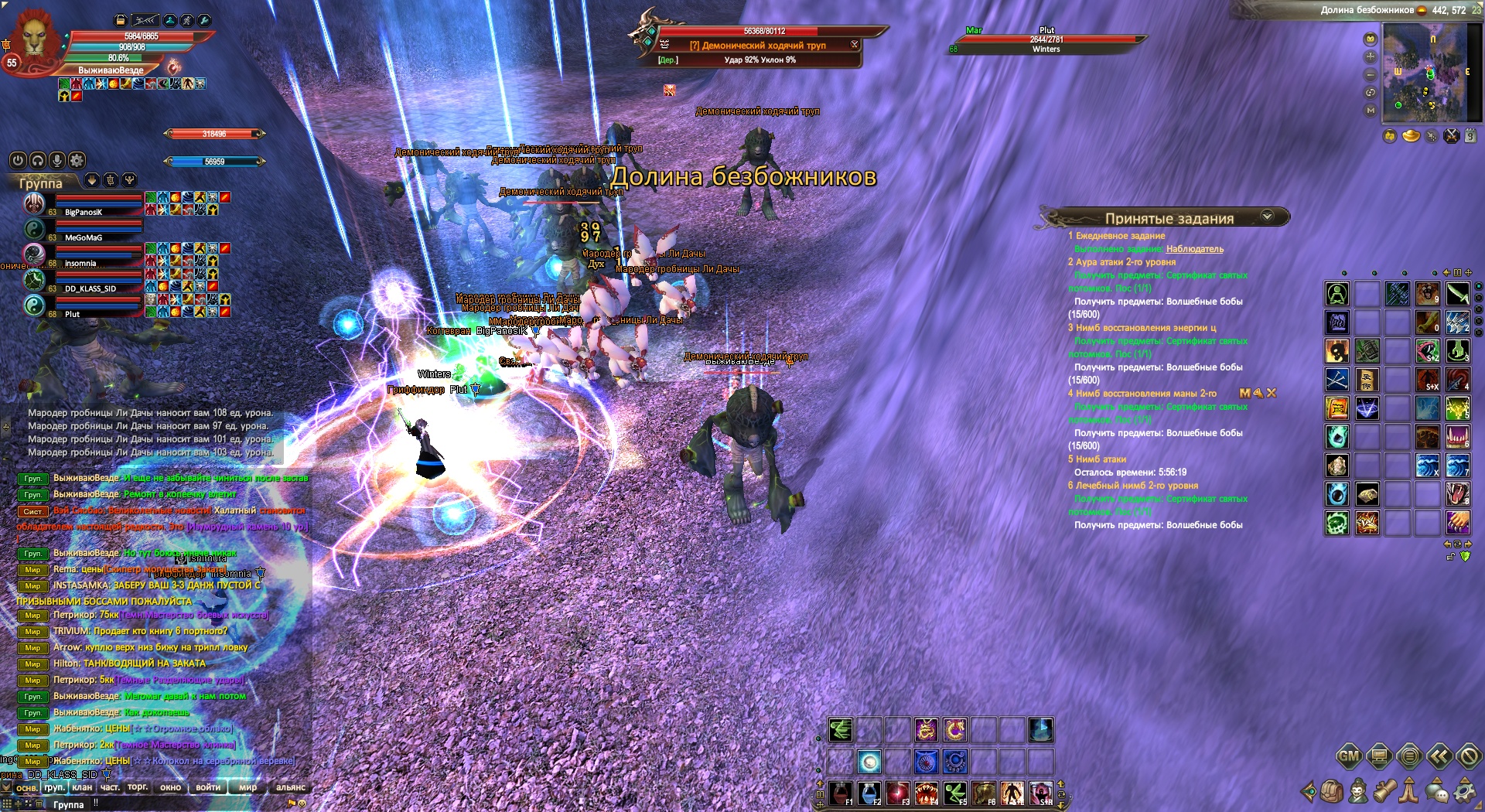Select the «торг.» chat tab

click(x=138, y=787)
